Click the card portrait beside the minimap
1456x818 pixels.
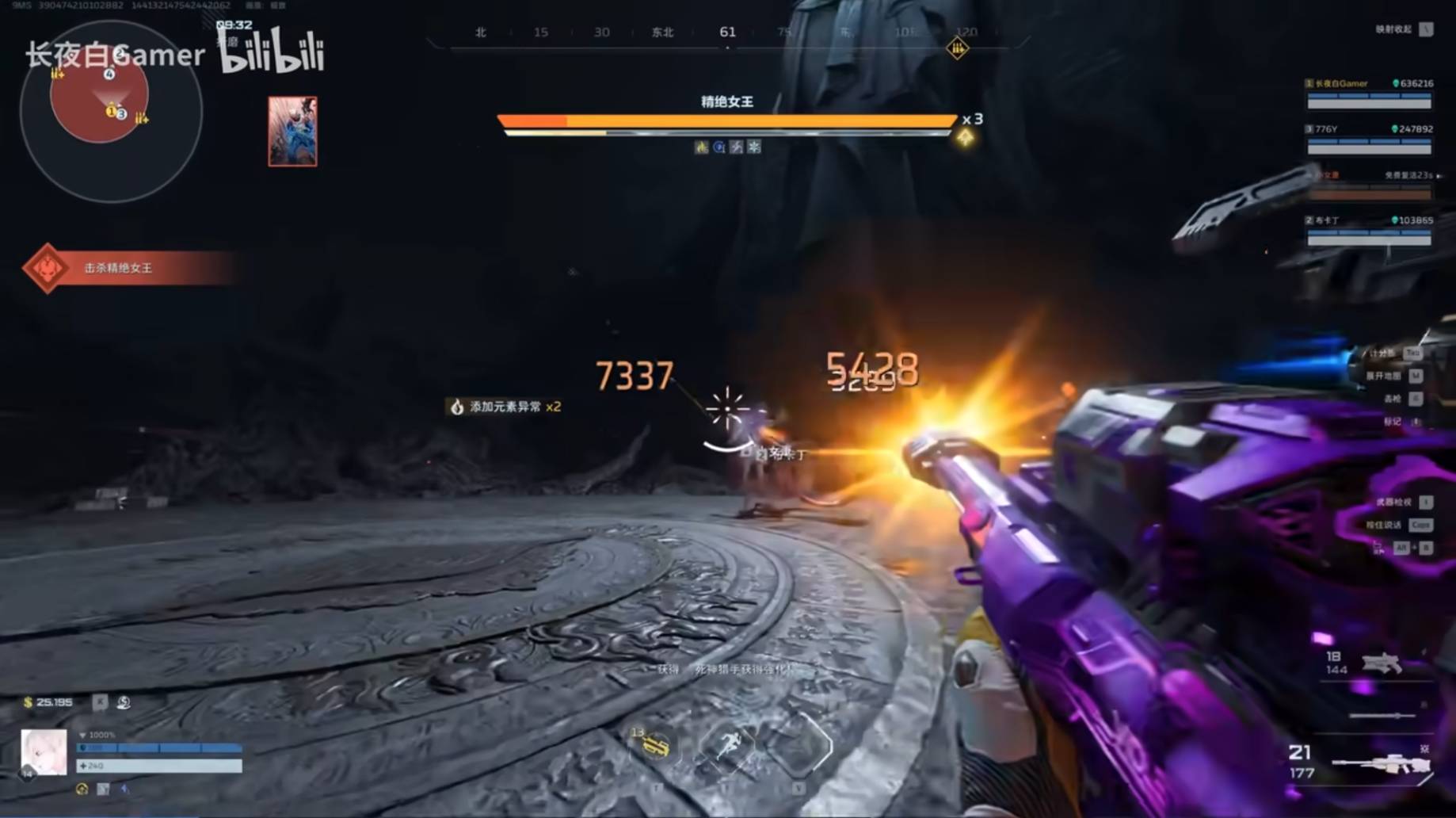click(x=292, y=132)
